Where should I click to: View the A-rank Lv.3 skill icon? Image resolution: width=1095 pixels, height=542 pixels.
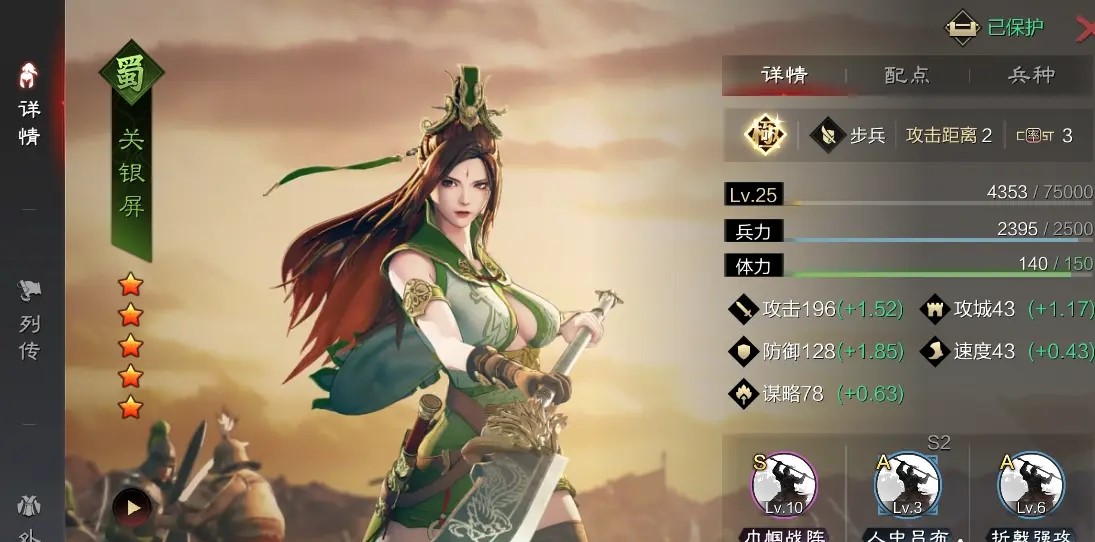coord(907,487)
